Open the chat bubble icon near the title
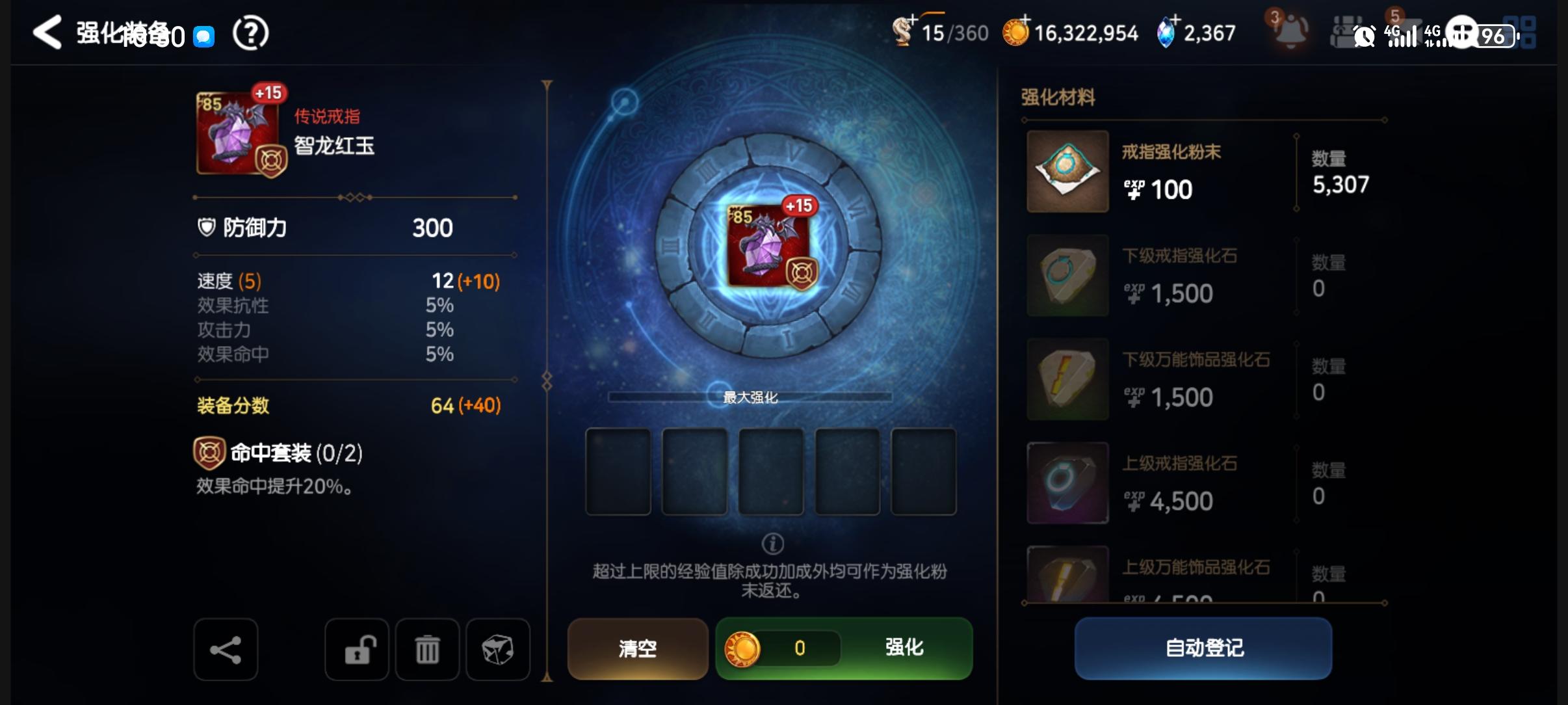1568x705 pixels. click(x=204, y=36)
